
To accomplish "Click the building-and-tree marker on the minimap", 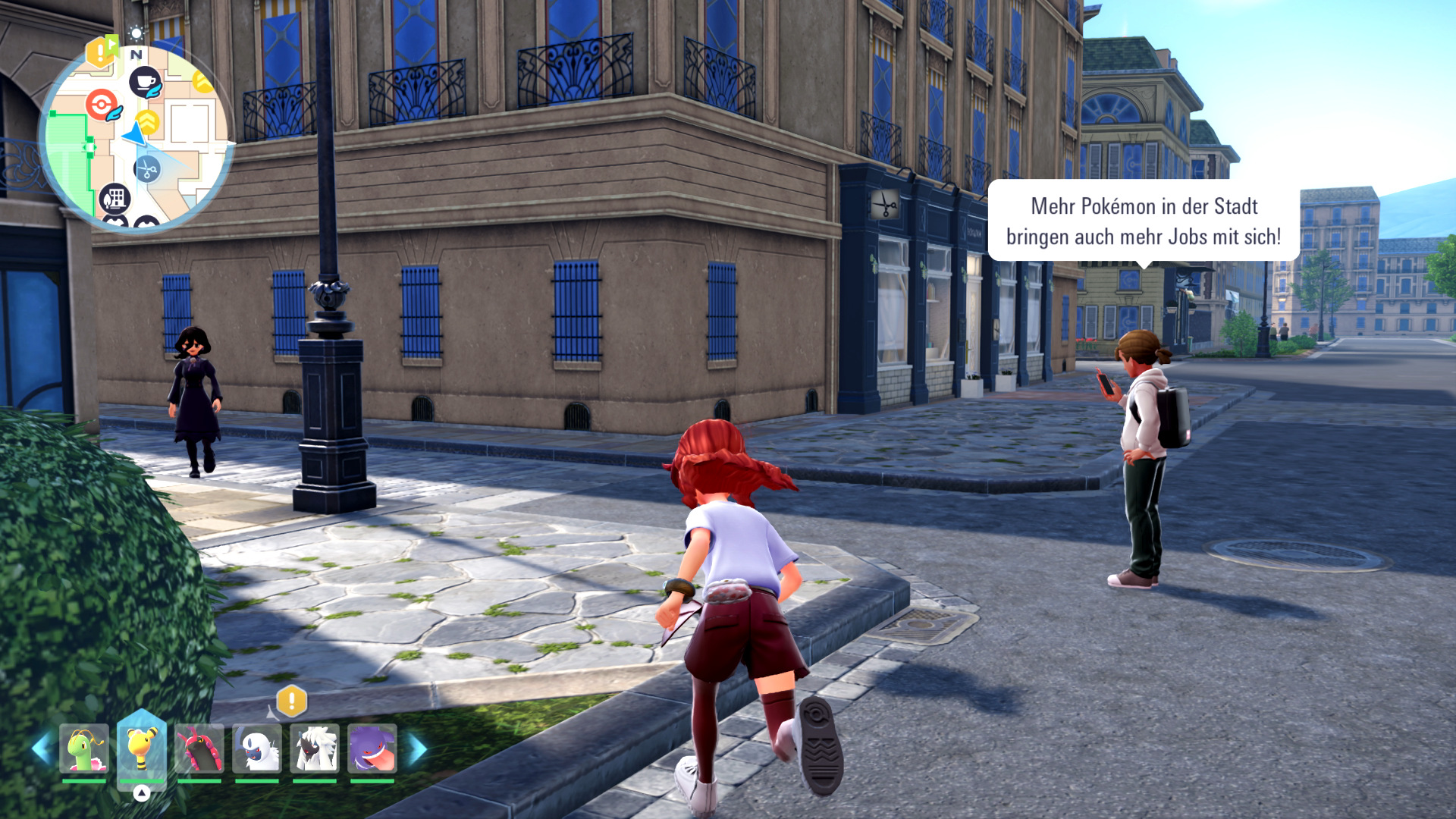I will tap(115, 199).
